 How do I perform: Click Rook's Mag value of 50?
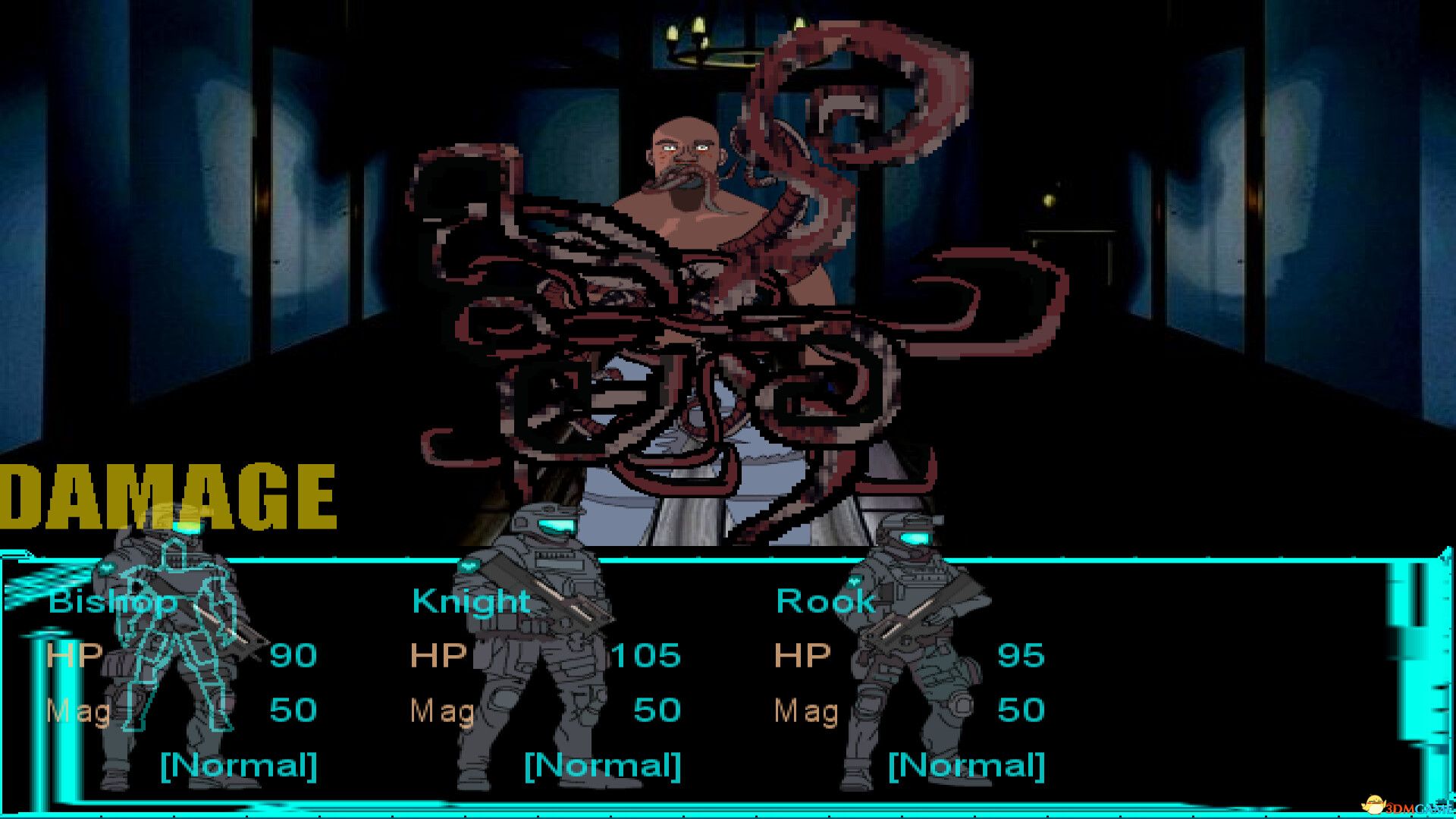pos(1020,711)
